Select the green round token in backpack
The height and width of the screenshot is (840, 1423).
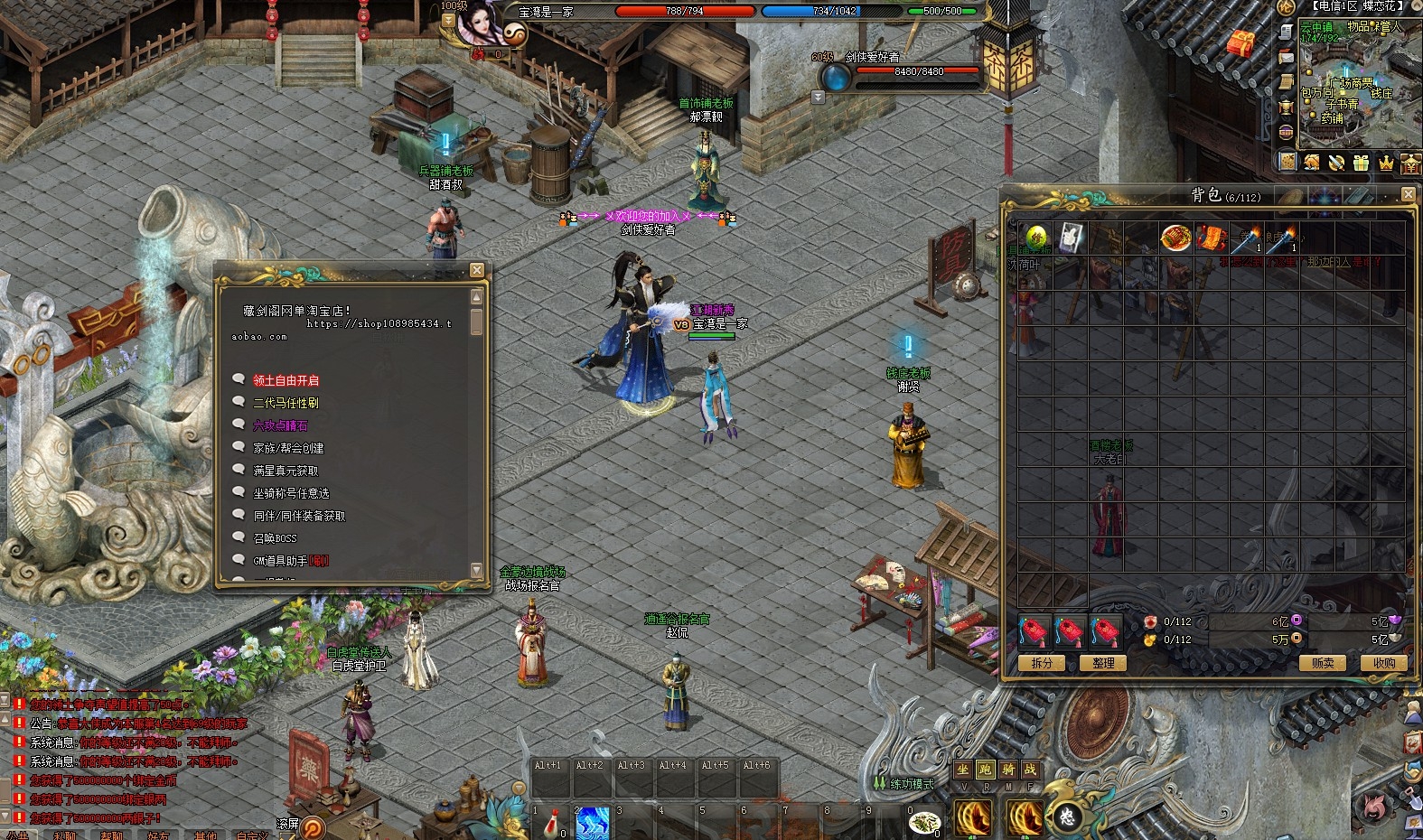pos(1035,238)
